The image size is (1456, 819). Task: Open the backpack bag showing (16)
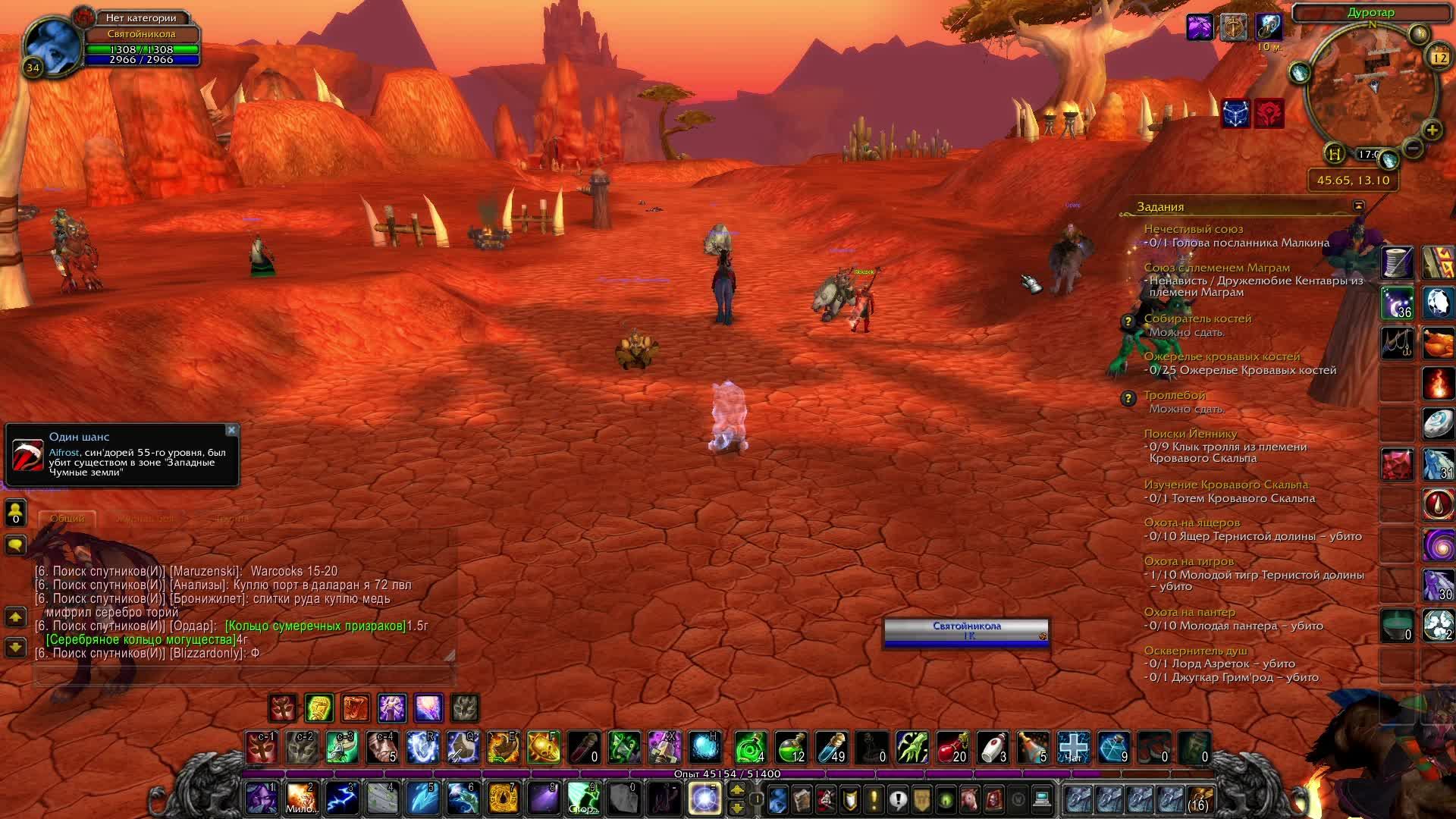point(1200,799)
